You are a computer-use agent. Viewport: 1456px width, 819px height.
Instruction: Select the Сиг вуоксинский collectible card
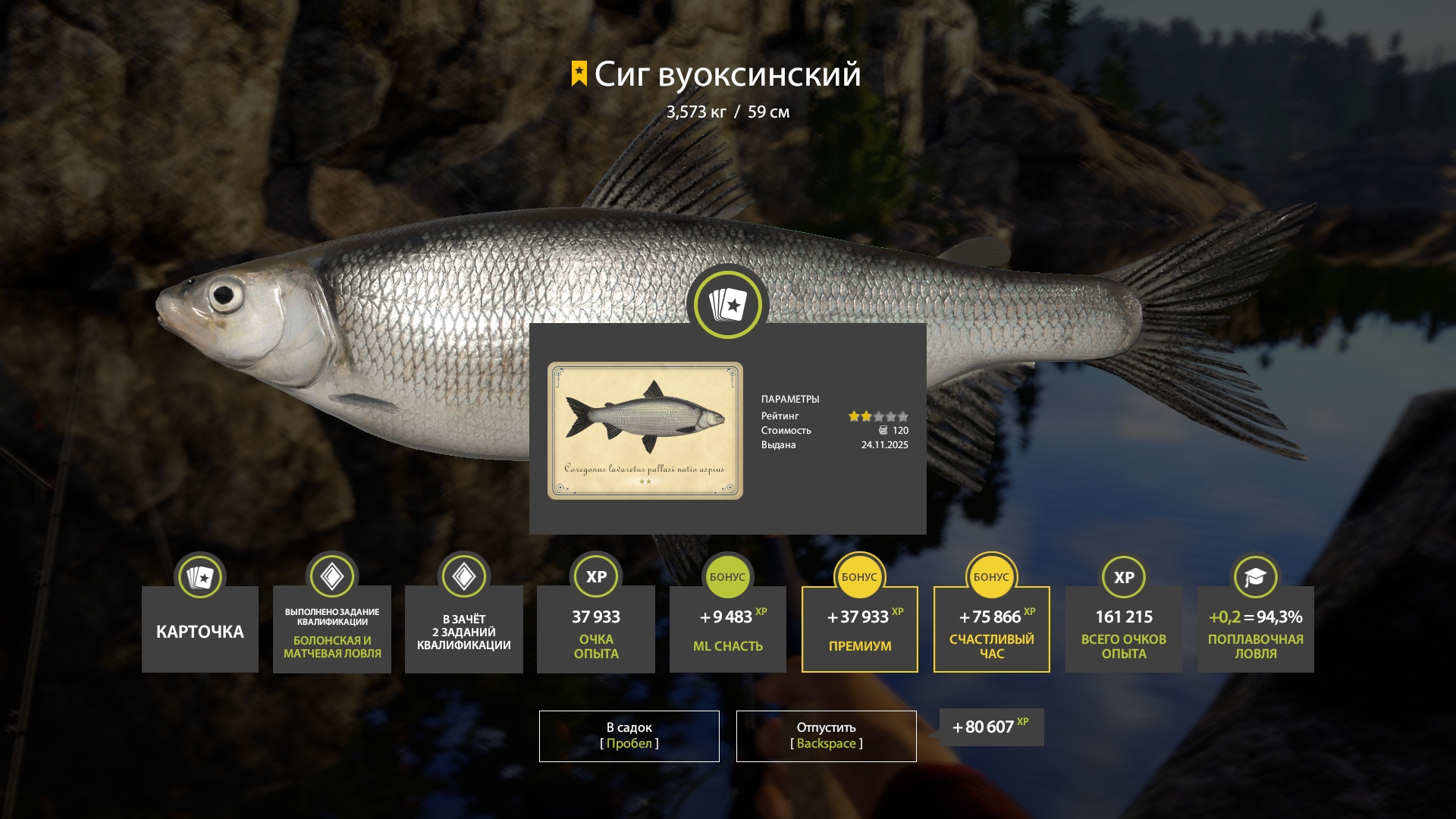(x=645, y=430)
